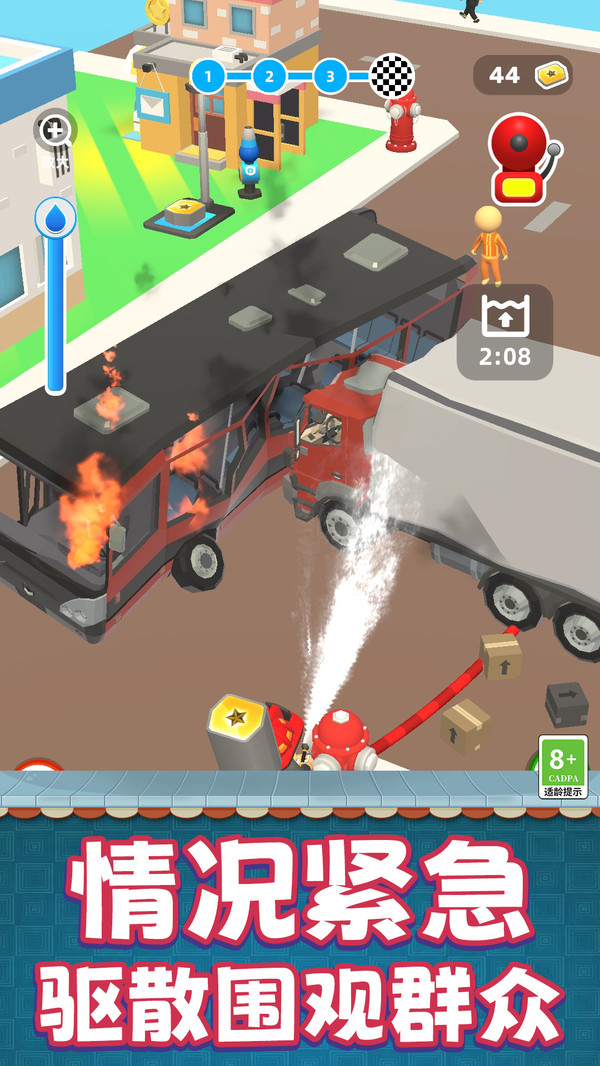600x1066 pixels.
Task: Open the coin balance showing 44
Action: point(522,75)
